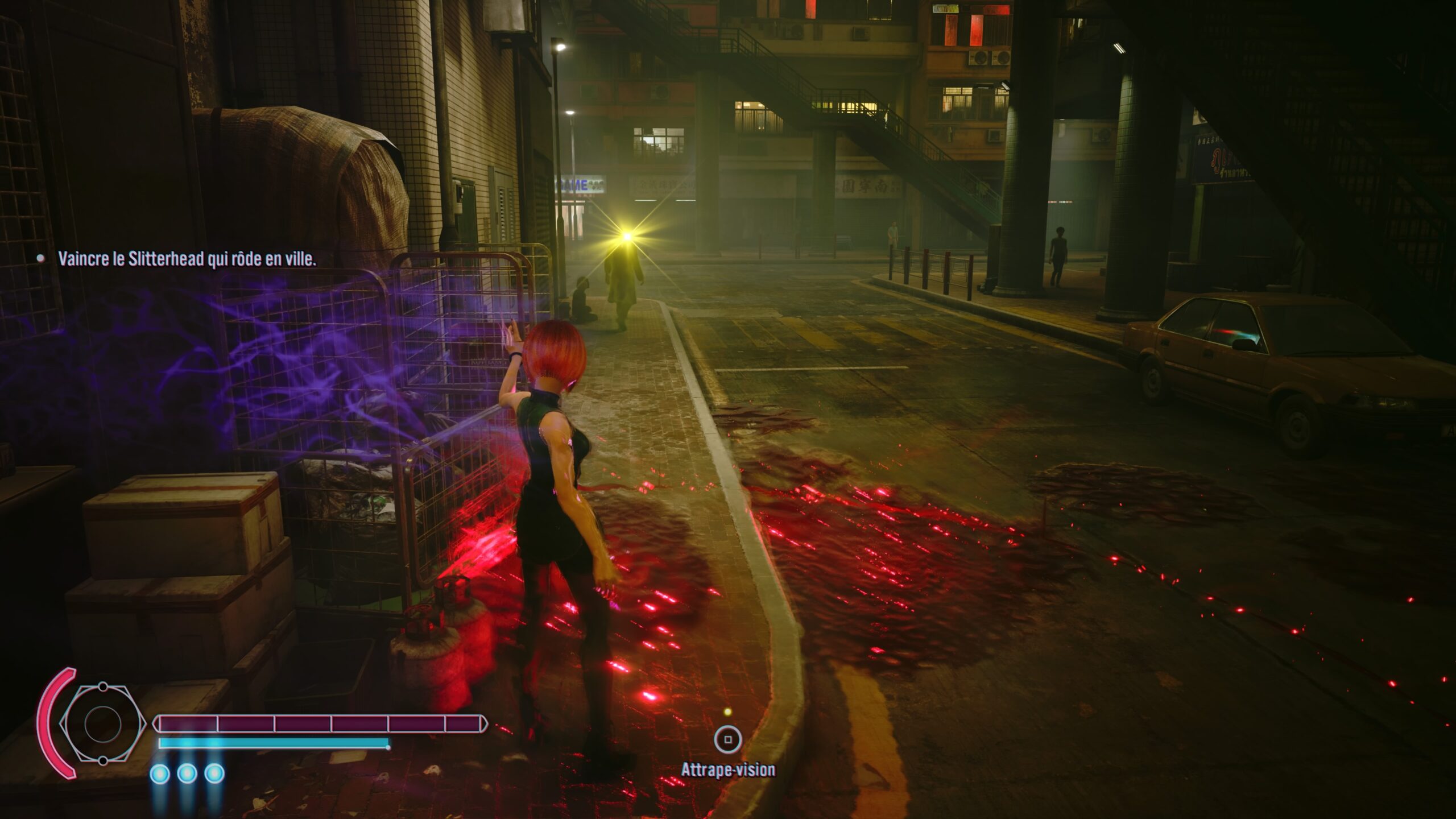Select the 'Vaincre le Slitterhead' objective tracker

[187, 259]
